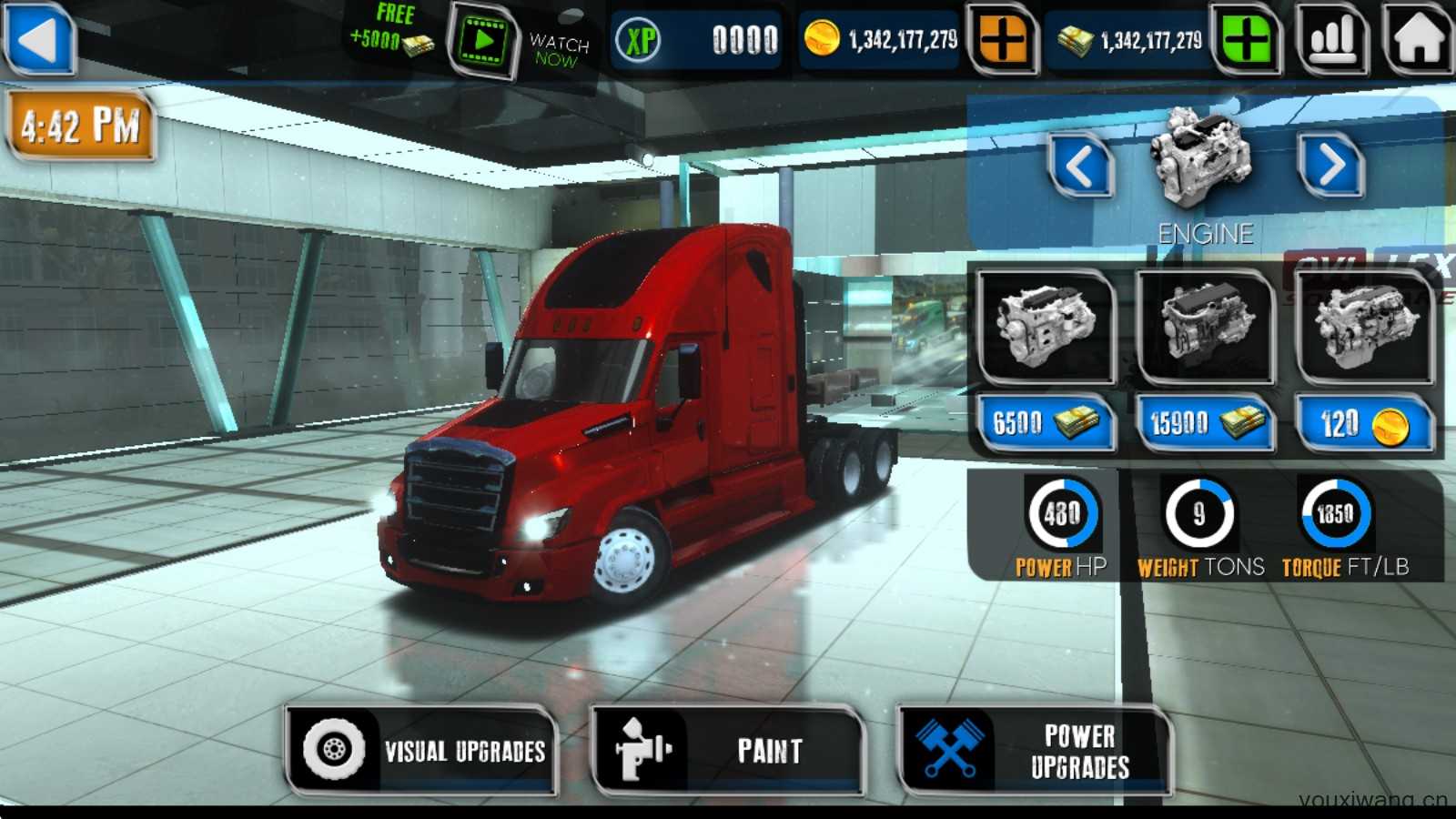Show the next upgrade category
This screenshot has height=819, width=1456.
1331,167
